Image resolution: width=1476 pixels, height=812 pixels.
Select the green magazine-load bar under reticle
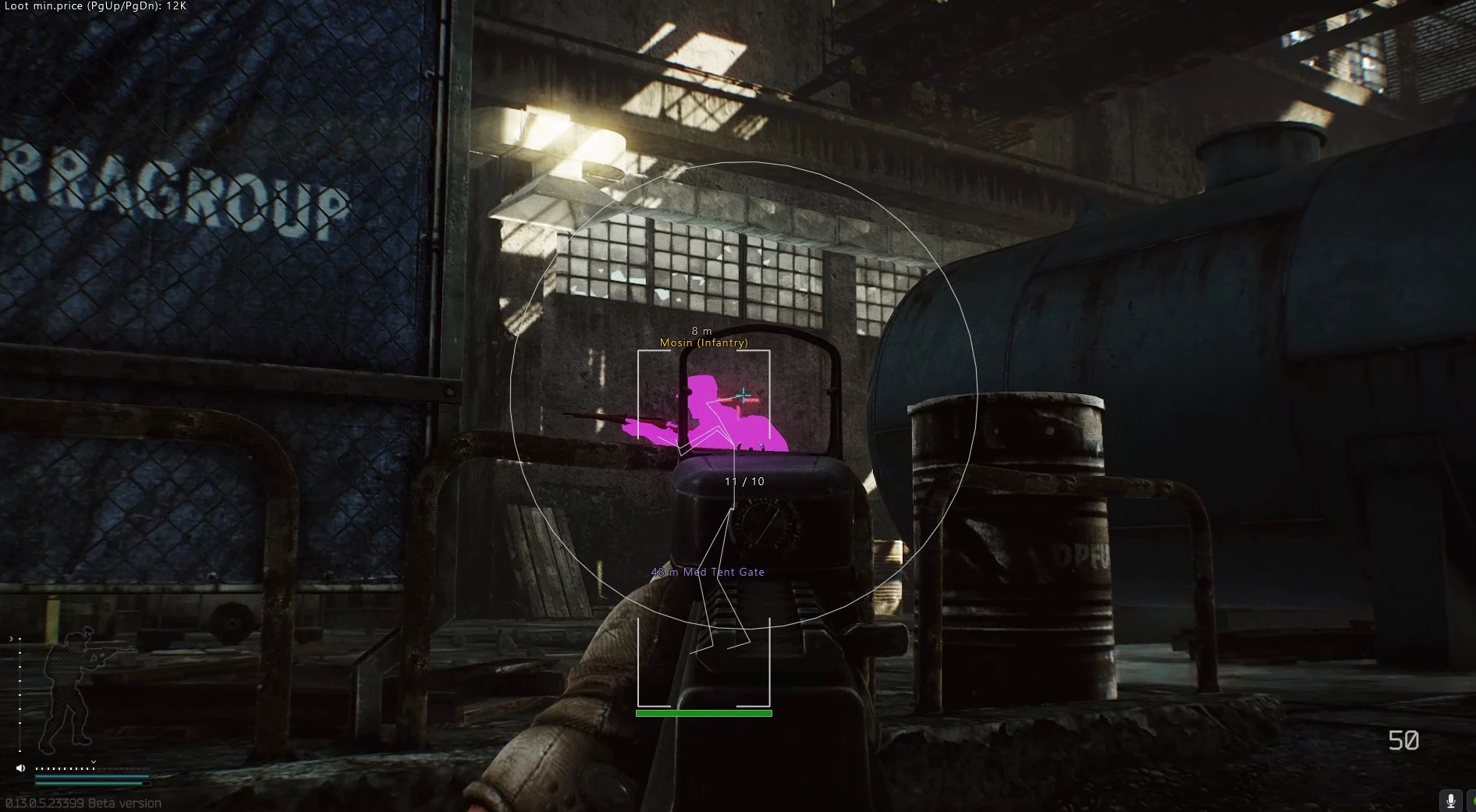[704, 712]
